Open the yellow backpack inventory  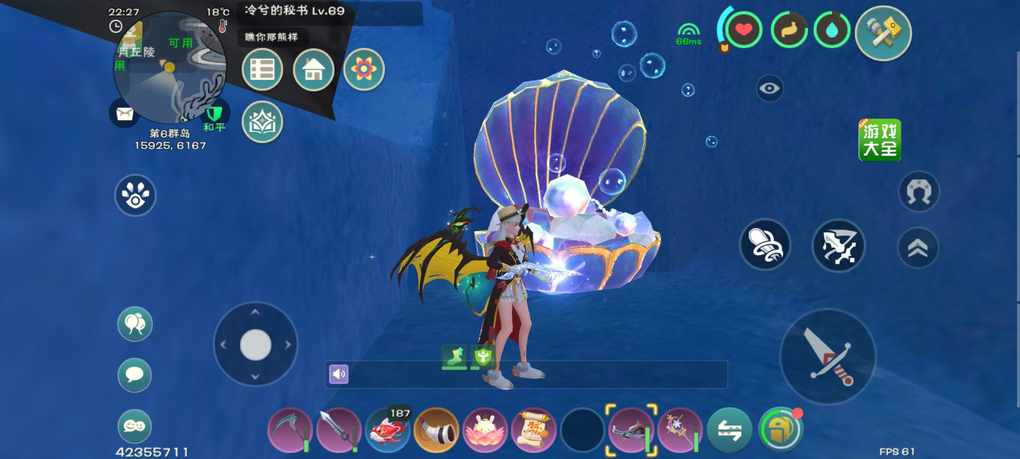coord(780,430)
